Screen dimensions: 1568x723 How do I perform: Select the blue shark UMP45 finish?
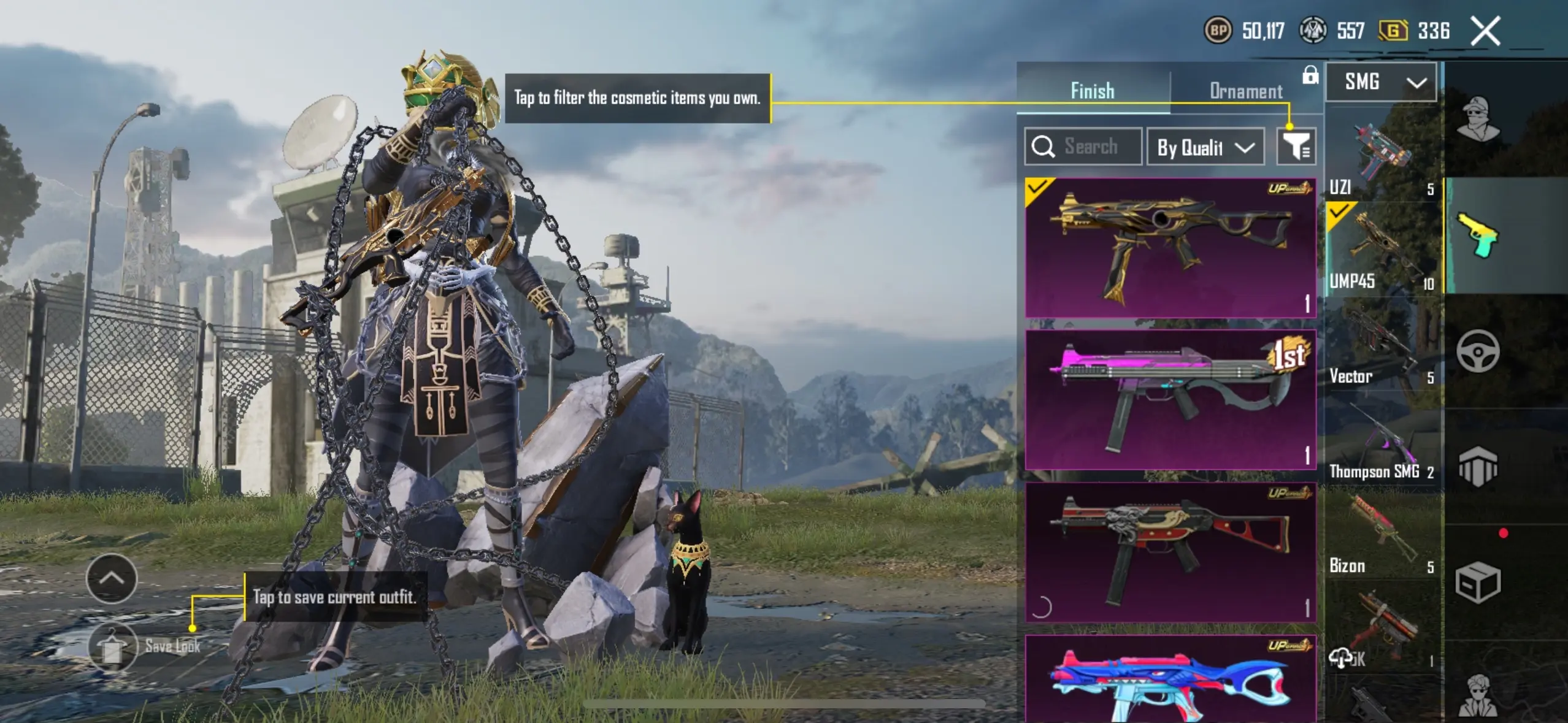click(1170, 679)
